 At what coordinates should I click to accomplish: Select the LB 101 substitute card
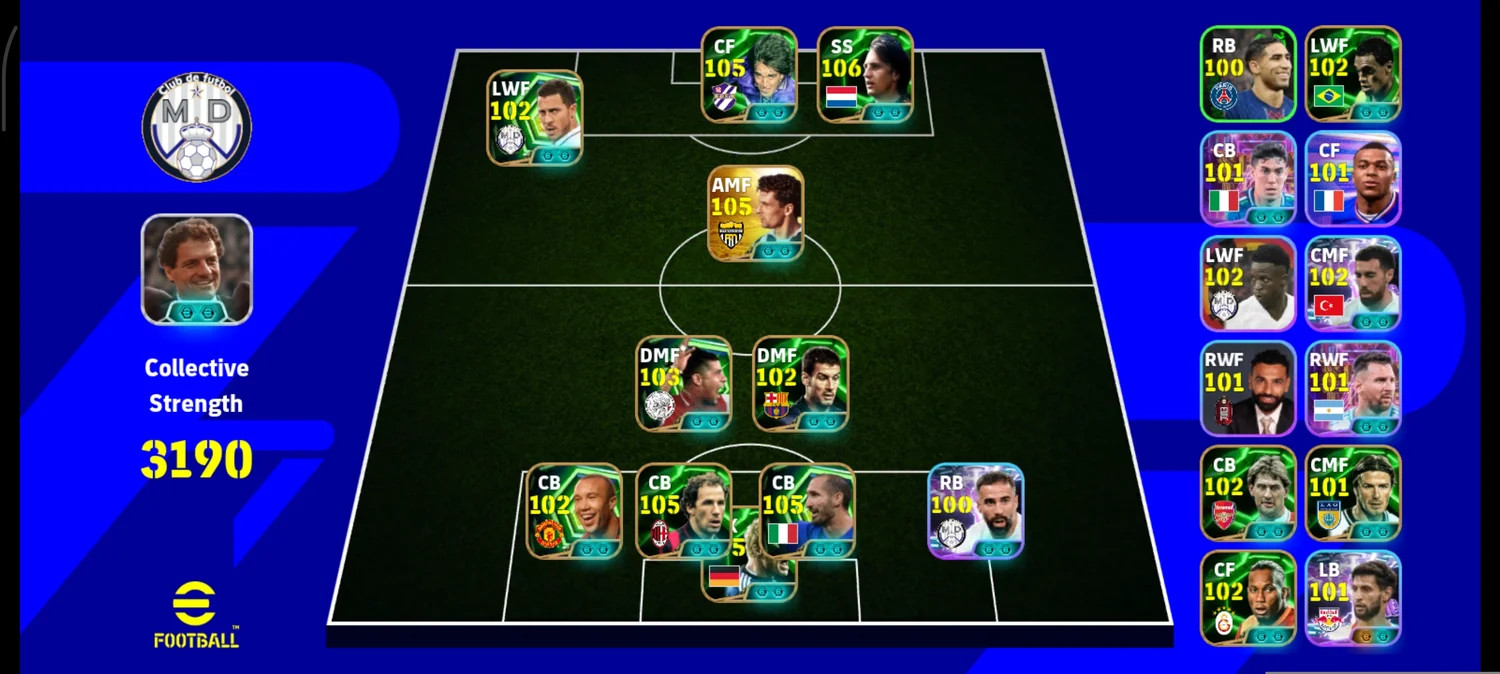[x=1353, y=598]
